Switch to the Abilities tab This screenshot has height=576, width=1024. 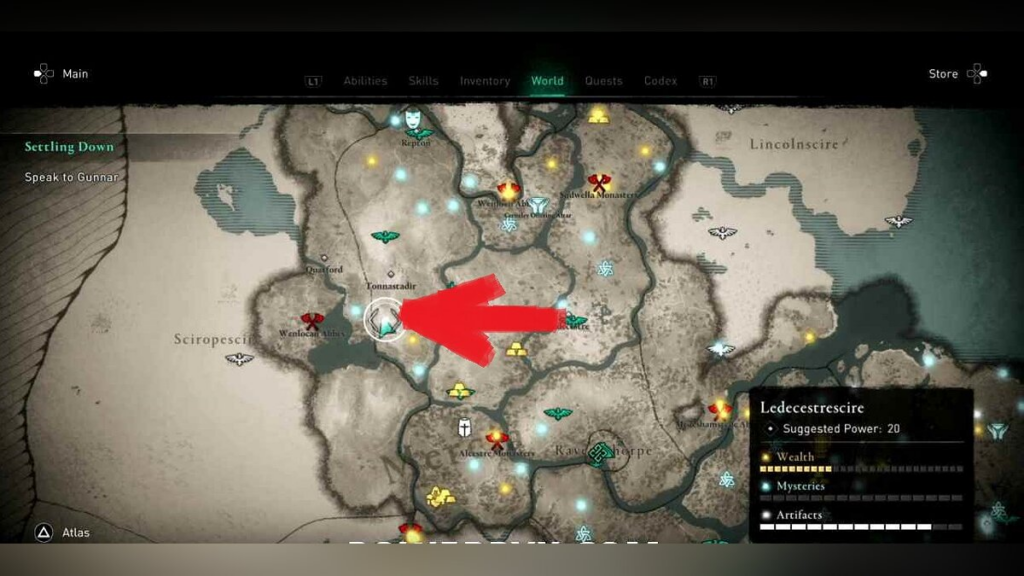365,81
